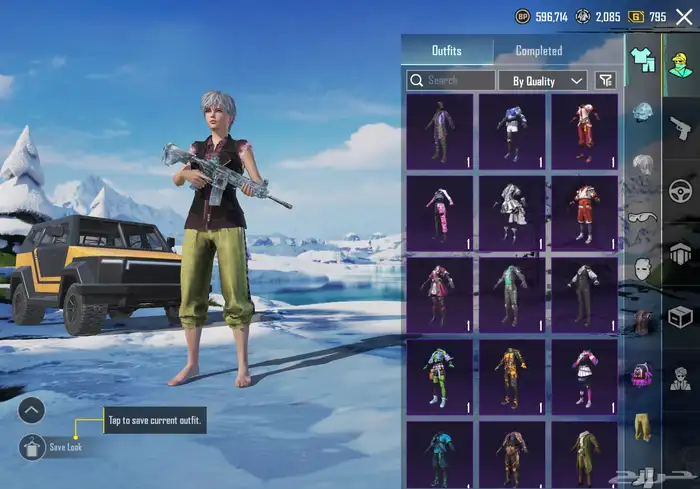700x489 pixels.
Task: Select the face mask subcategory icon
Action: point(642,268)
